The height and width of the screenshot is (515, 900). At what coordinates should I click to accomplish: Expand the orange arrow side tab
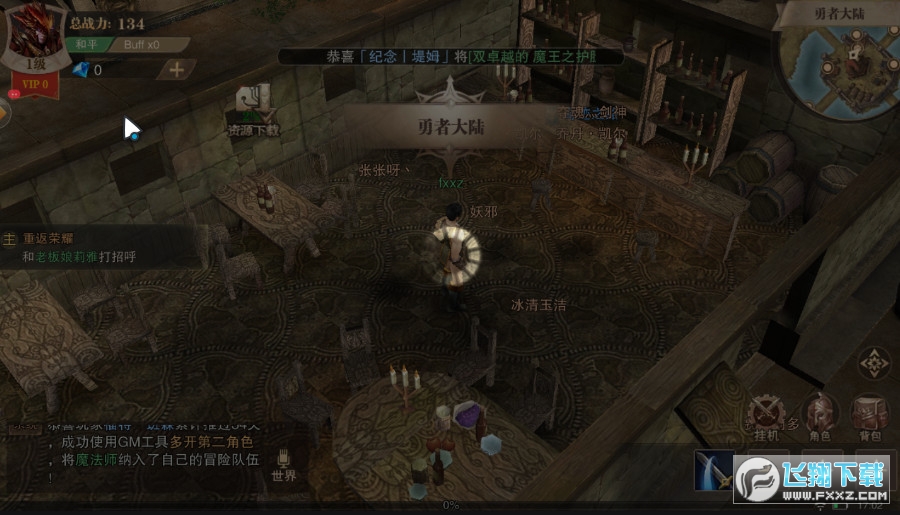click(4, 114)
